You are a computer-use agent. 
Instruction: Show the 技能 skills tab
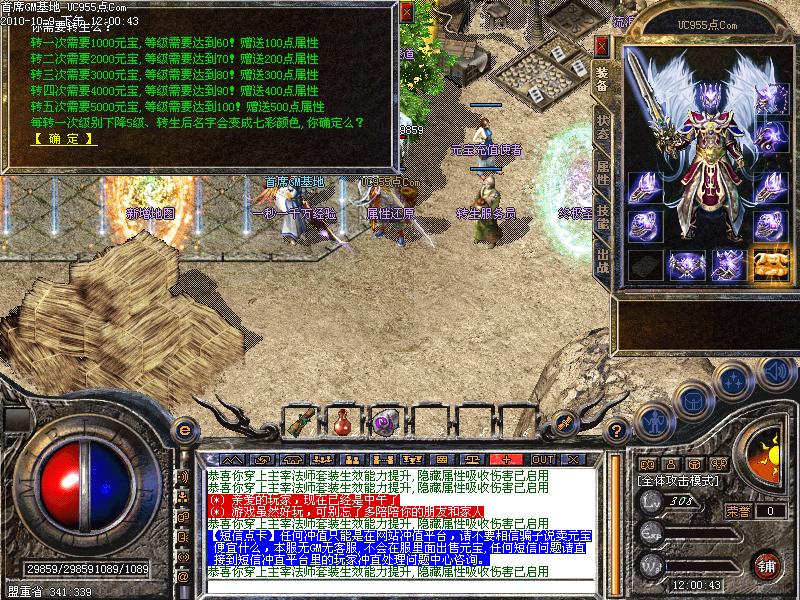point(602,218)
